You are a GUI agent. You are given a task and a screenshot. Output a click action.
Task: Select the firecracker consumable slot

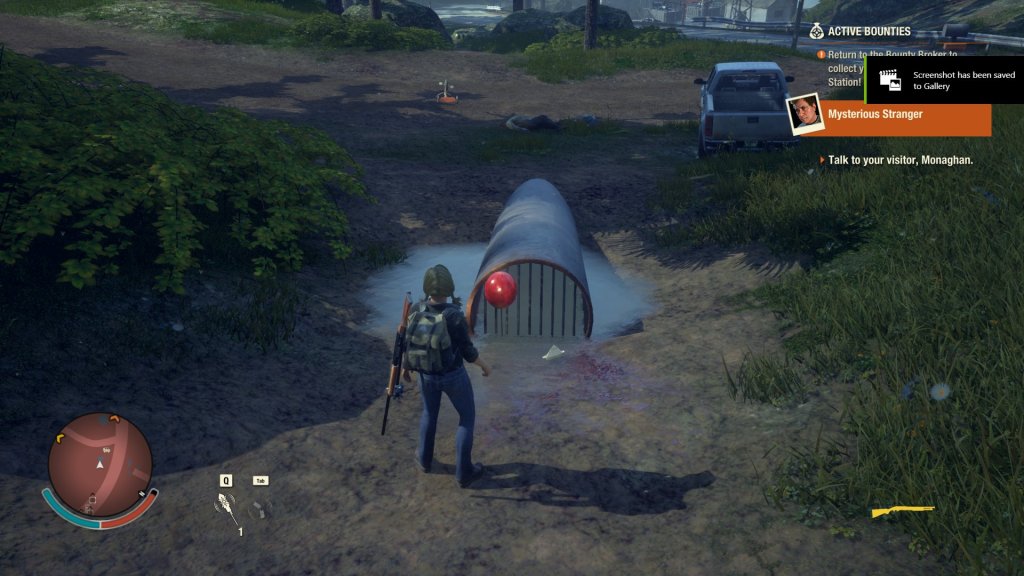tap(228, 510)
